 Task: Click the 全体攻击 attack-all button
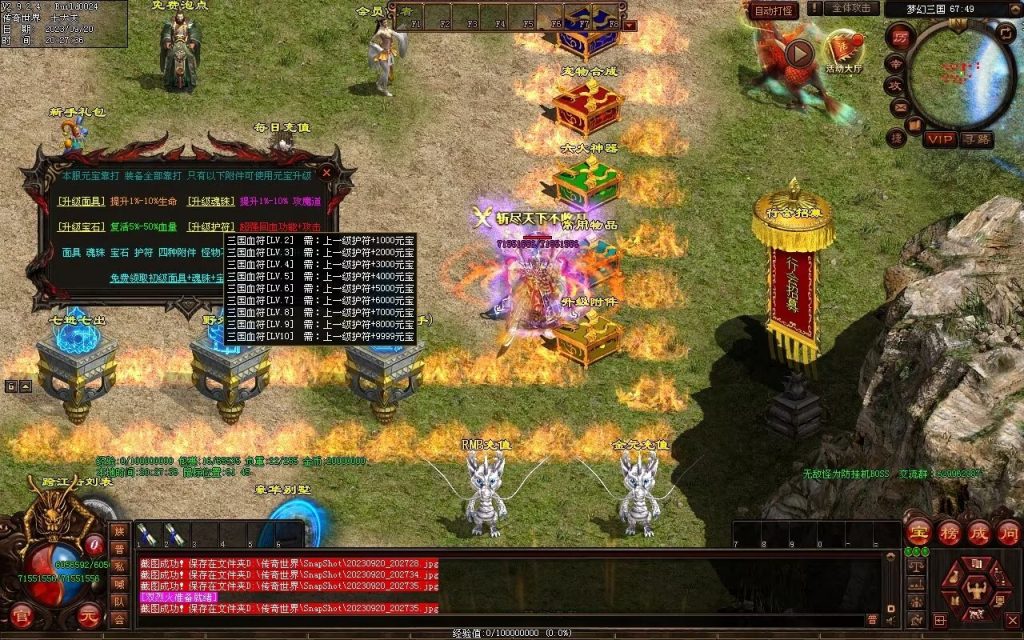click(852, 8)
